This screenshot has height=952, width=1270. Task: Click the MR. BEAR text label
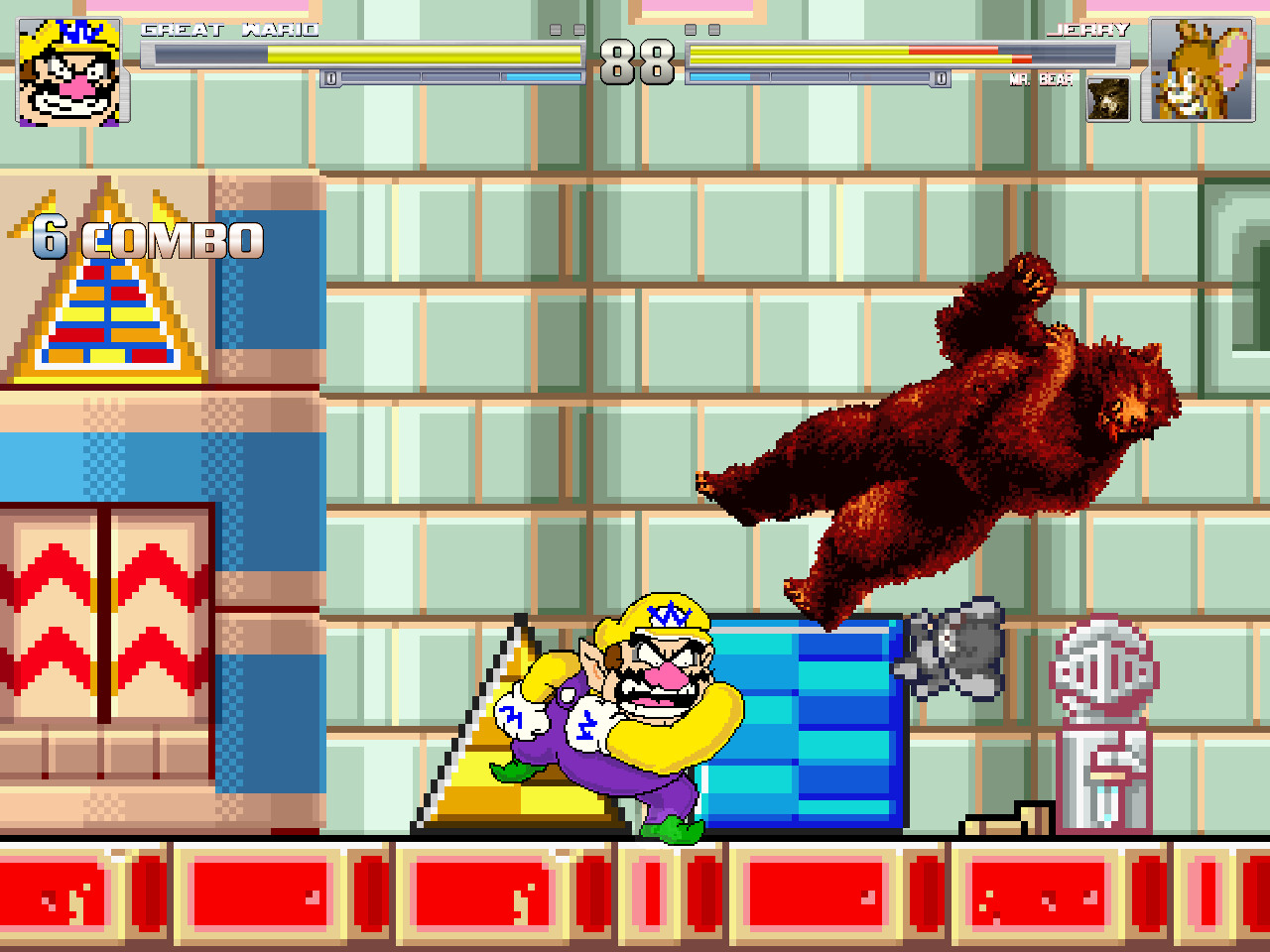(x=1039, y=80)
